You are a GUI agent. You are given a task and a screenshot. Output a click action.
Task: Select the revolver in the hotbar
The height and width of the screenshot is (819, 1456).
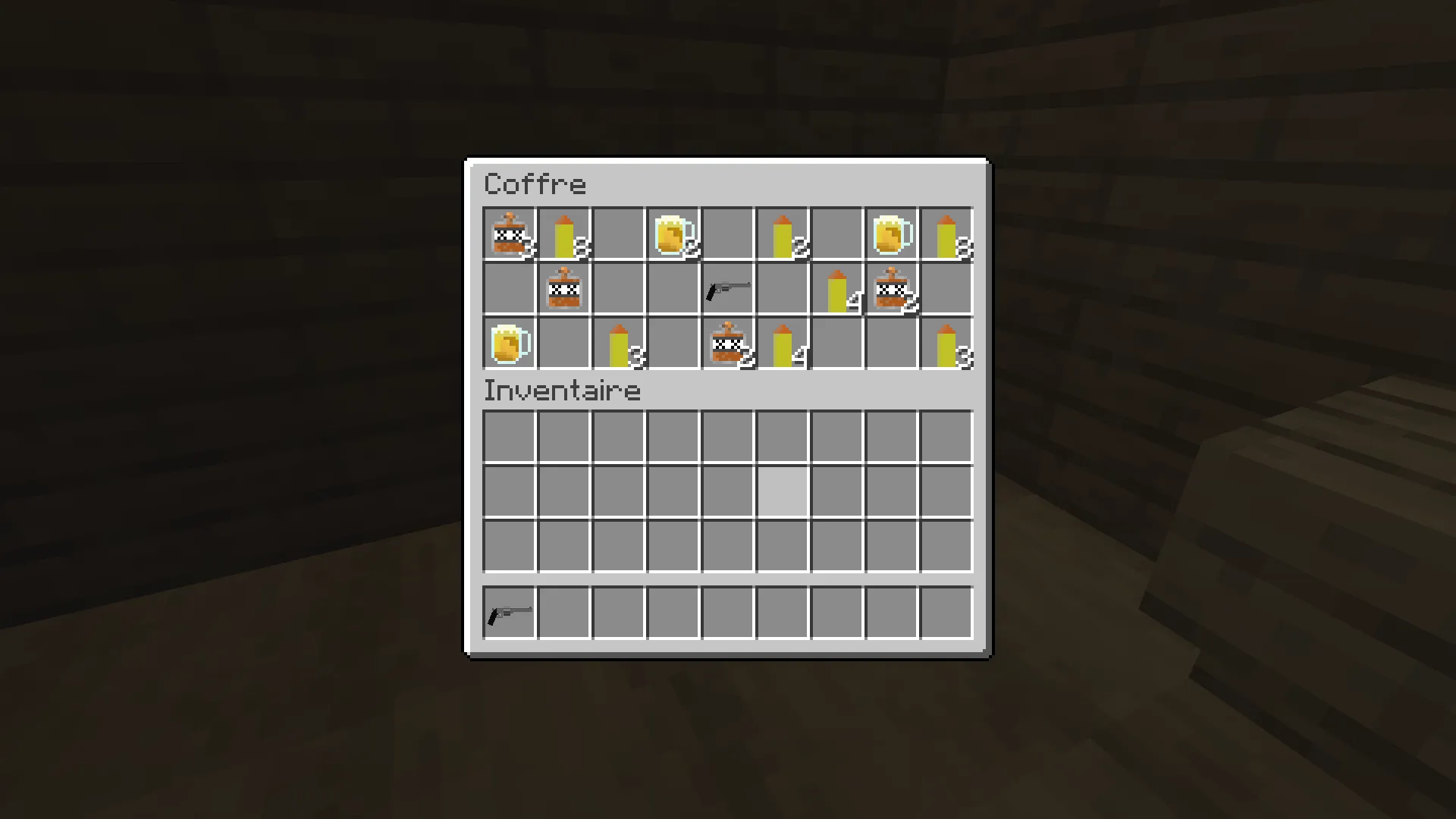(508, 613)
